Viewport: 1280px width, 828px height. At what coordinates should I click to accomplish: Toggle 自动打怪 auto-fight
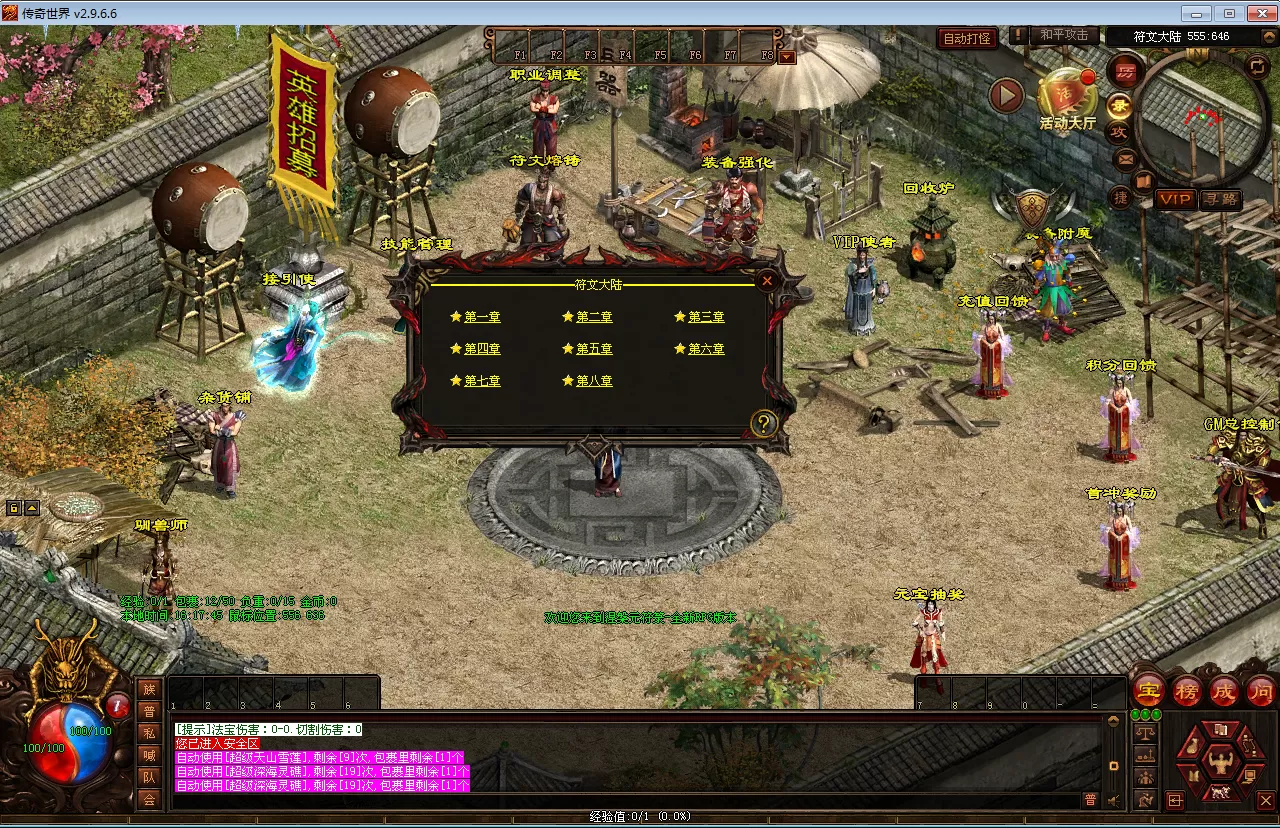pos(967,38)
